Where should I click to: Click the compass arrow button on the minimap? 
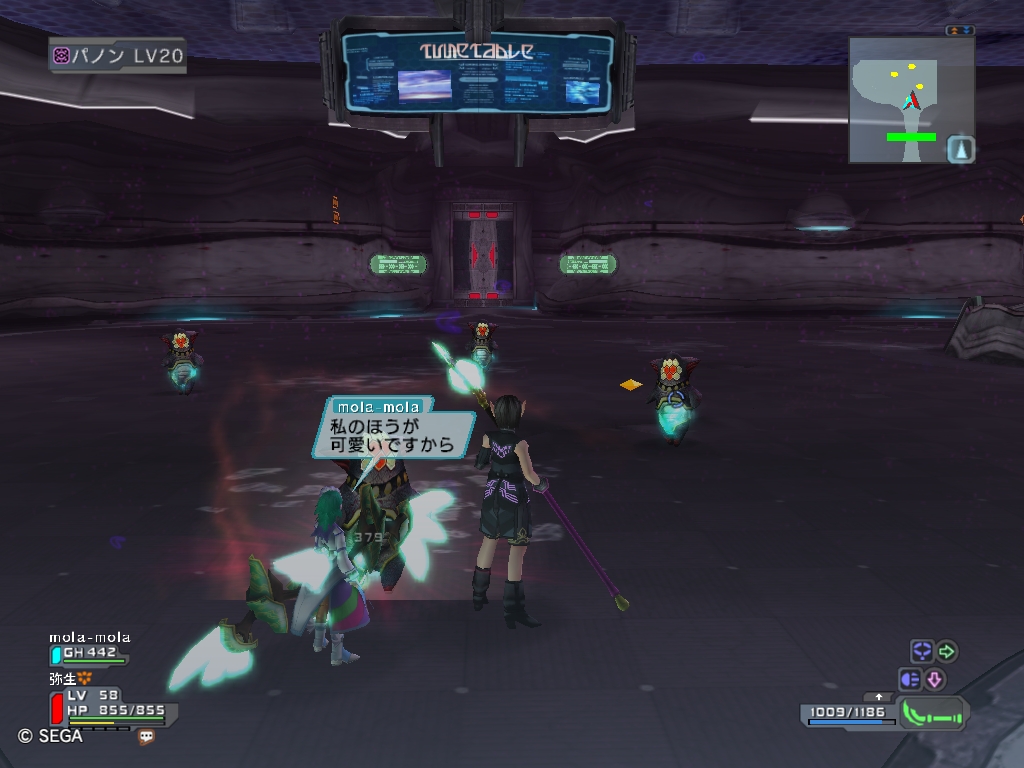click(x=960, y=149)
